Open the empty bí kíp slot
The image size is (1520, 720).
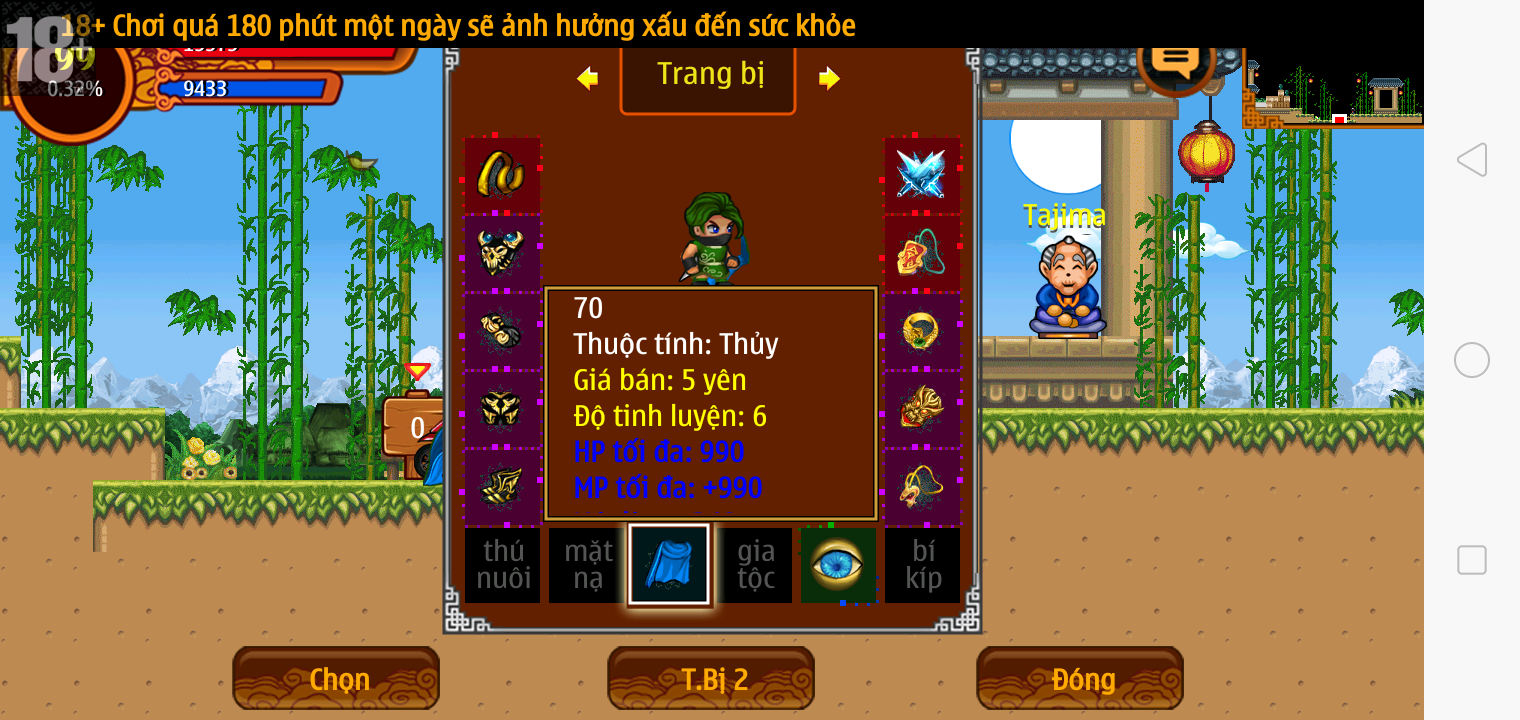922,565
